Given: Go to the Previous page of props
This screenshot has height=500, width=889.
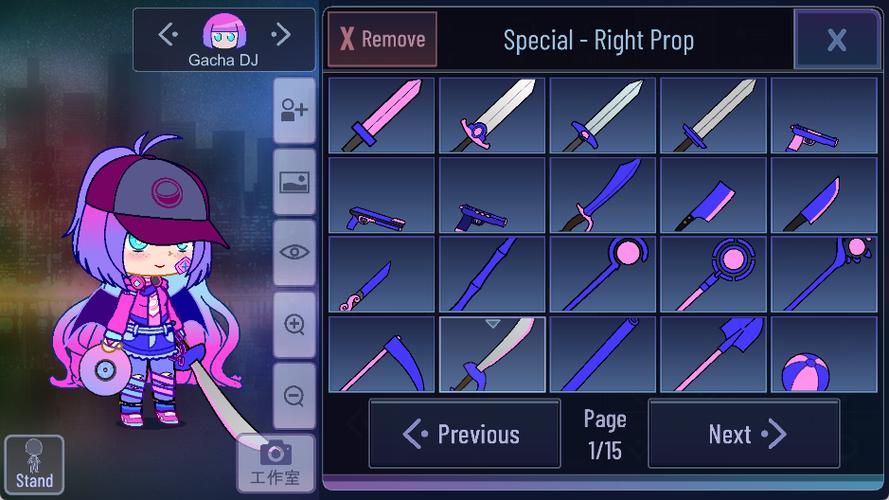Looking at the screenshot, I should pyautogui.click(x=464, y=434).
